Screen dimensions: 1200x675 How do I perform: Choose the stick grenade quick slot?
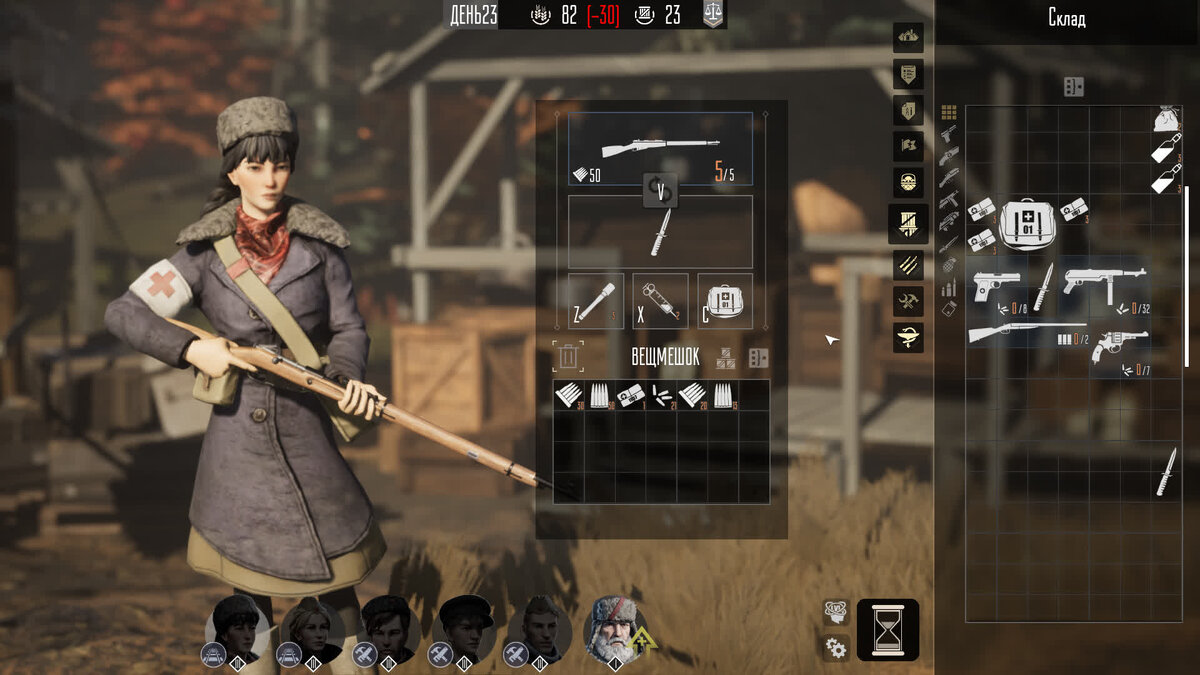coord(596,301)
